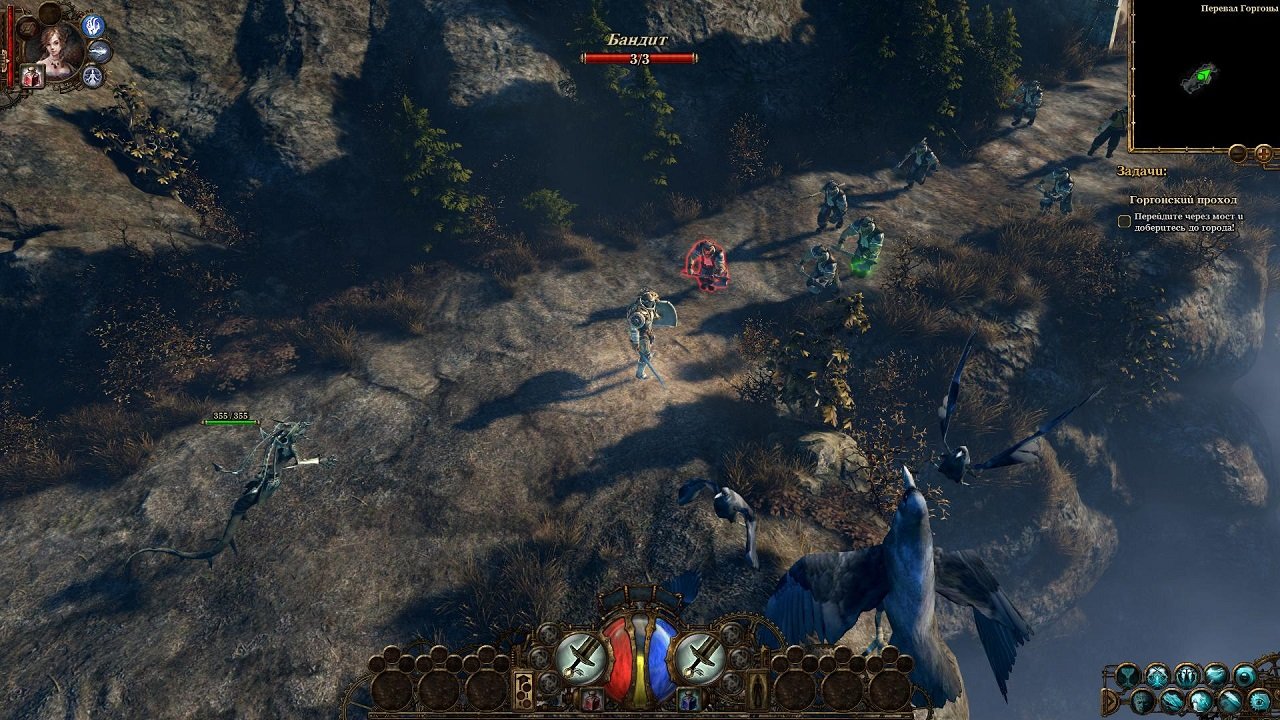Click the left sword attack skill globe
The image size is (1280, 720).
tap(581, 655)
